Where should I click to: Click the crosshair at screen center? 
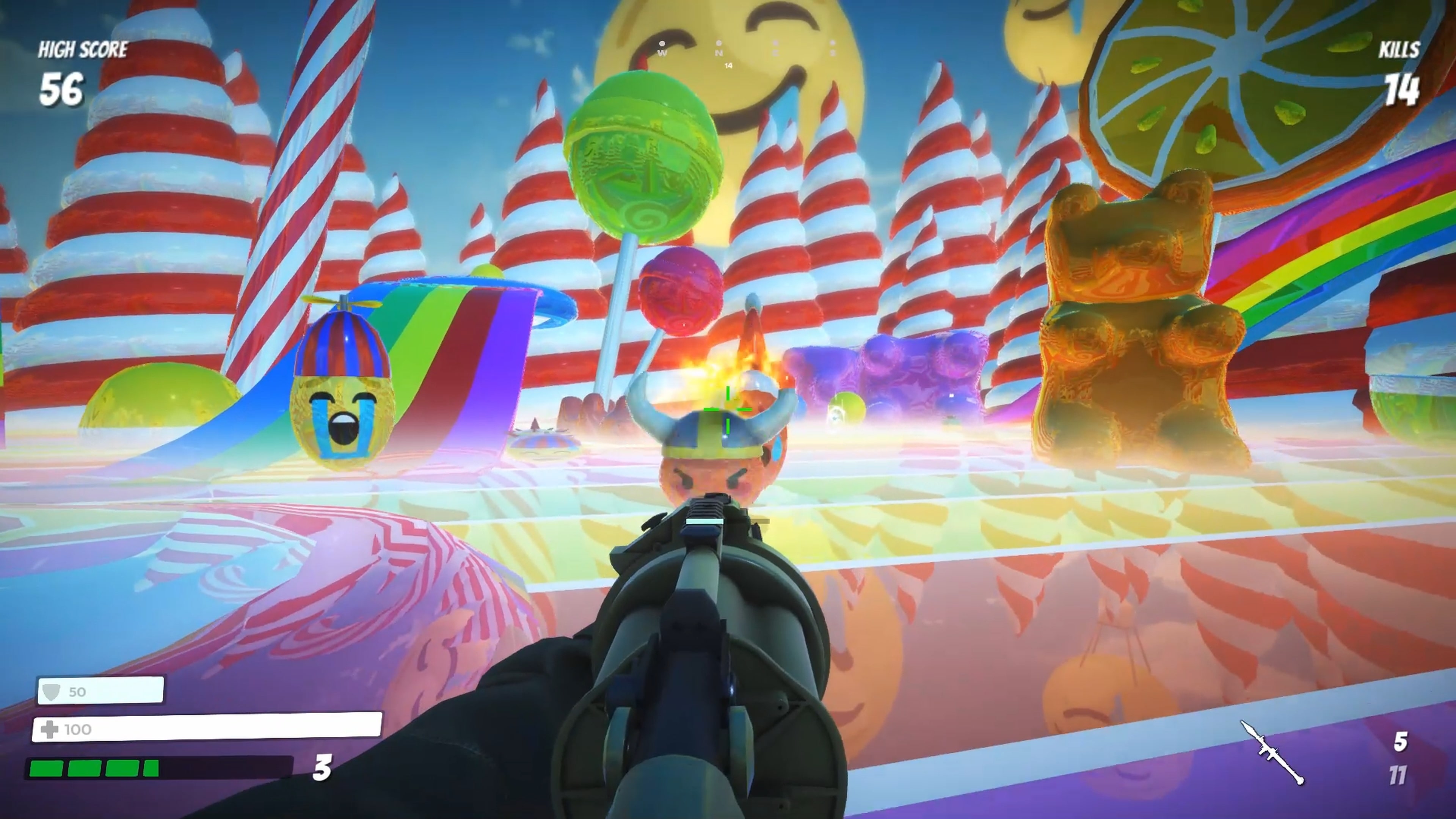click(x=728, y=410)
